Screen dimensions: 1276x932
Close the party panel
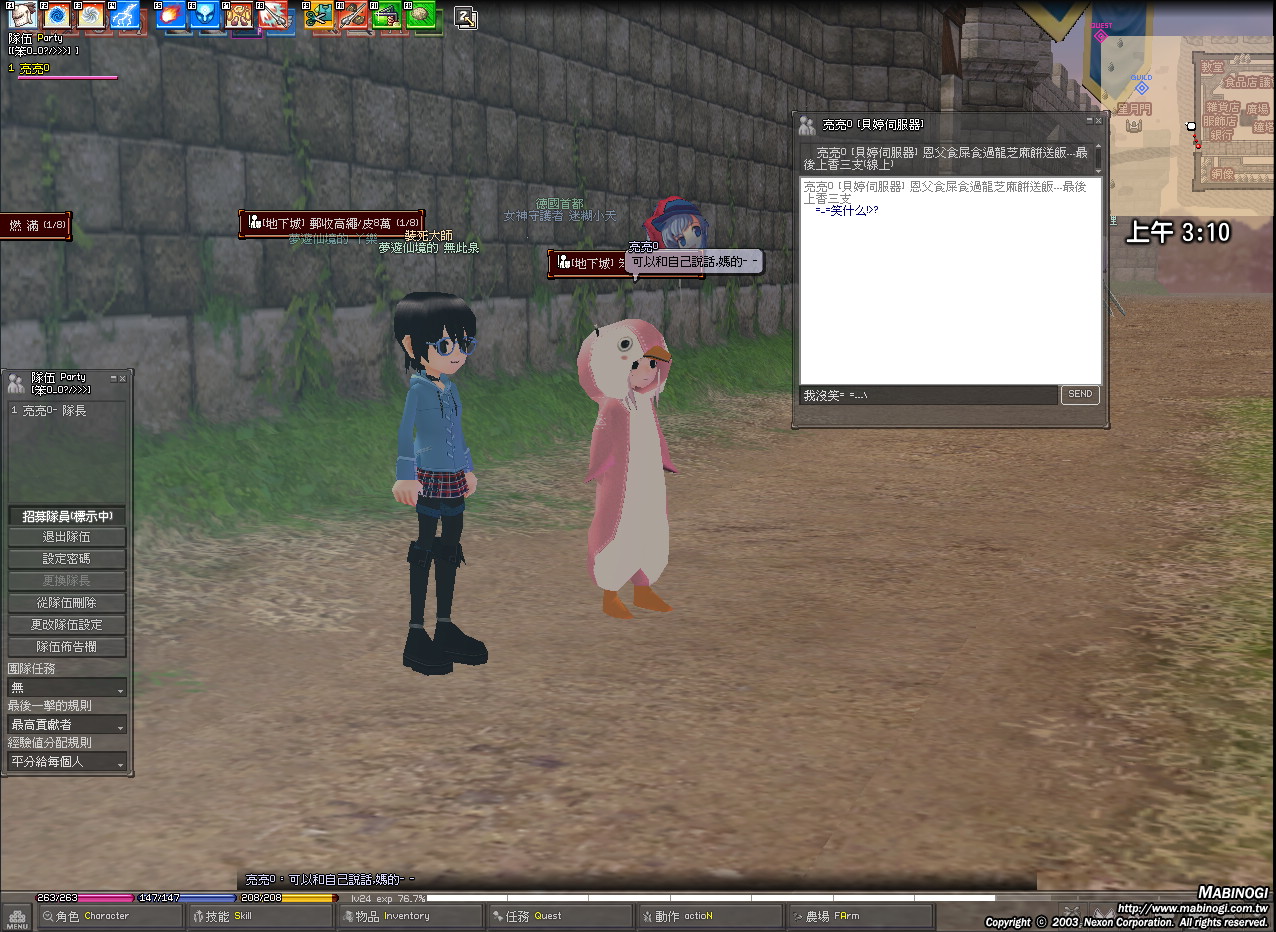(x=123, y=379)
